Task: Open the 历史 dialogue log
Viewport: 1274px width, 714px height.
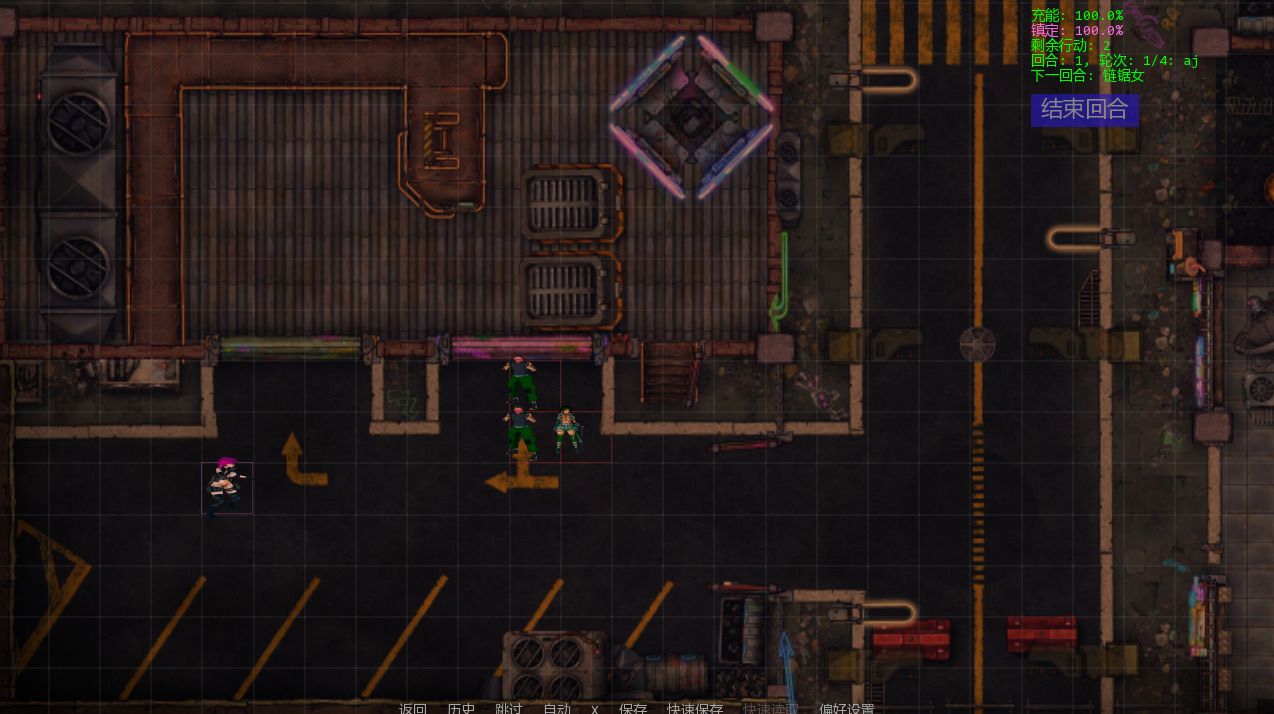Action: click(461, 708)
